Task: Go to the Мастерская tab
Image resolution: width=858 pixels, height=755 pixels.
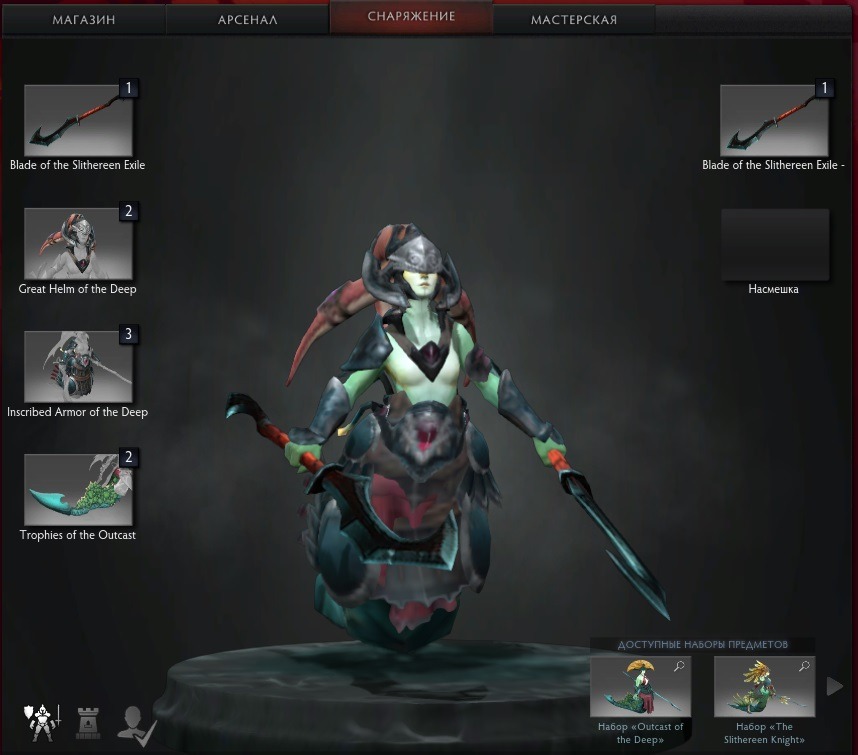Action: click(x=574, y=19)
